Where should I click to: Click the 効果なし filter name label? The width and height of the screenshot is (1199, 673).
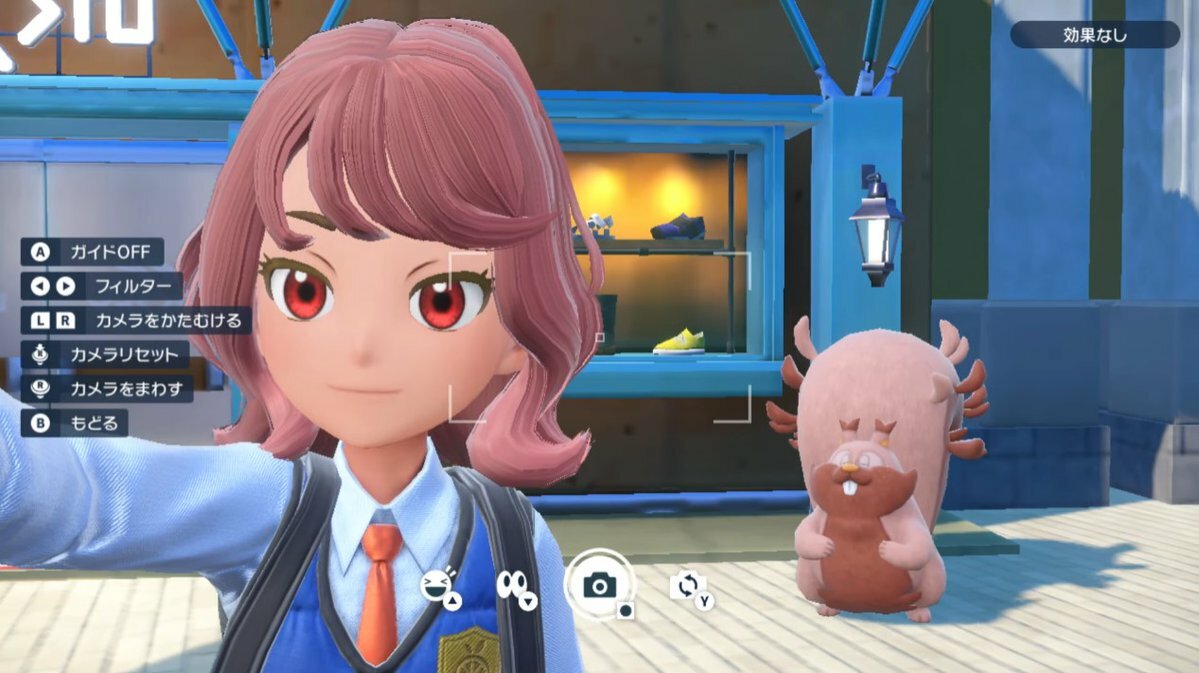1094,35
